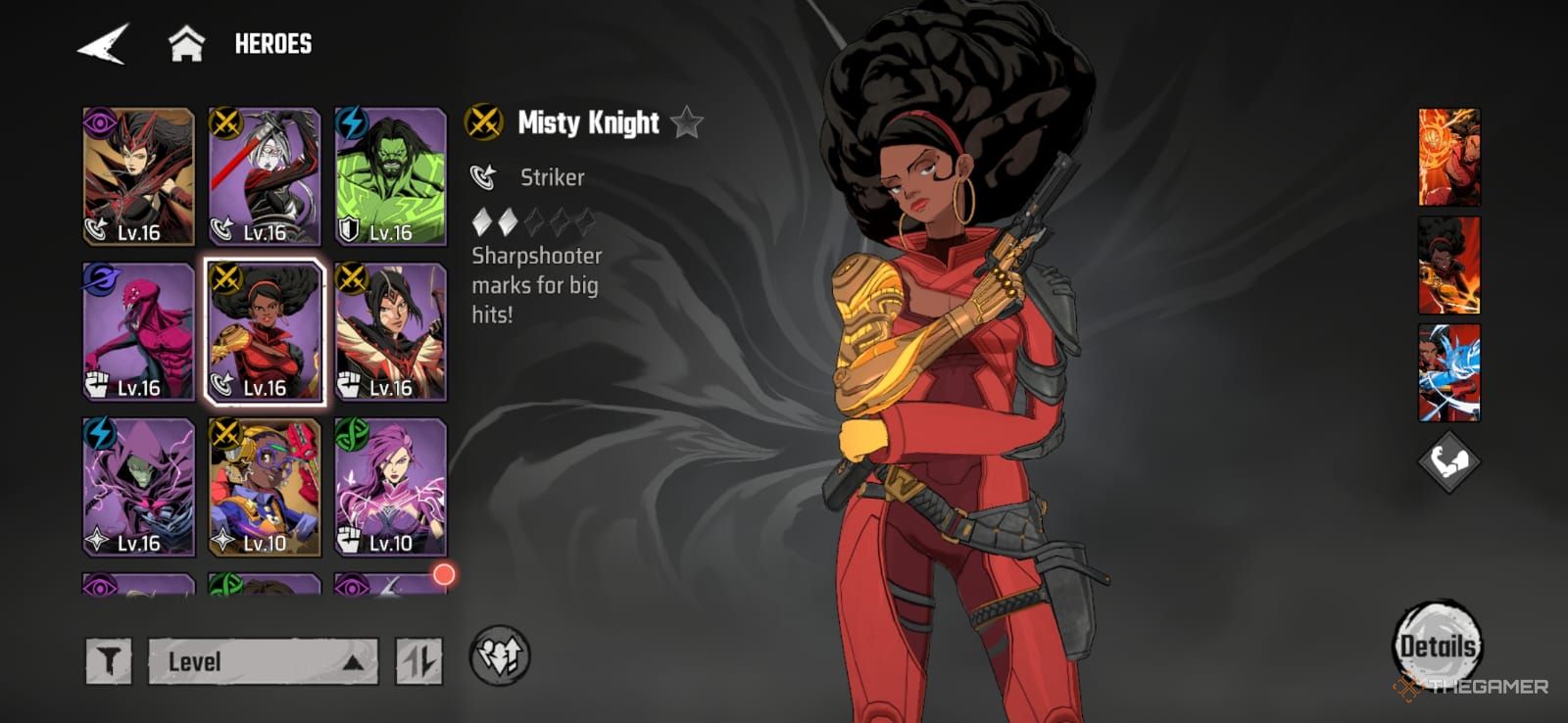Click the round shield-arrows button
The width and height of the screenshot is (1568, 723).
coord(500,656)
